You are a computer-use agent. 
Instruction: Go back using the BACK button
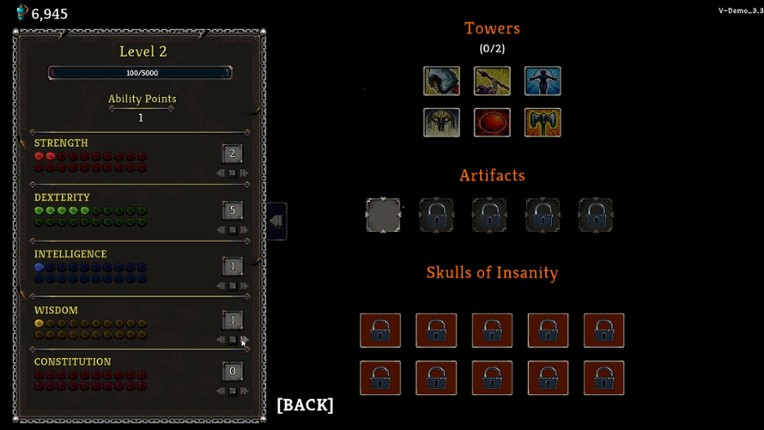[305, 405]
